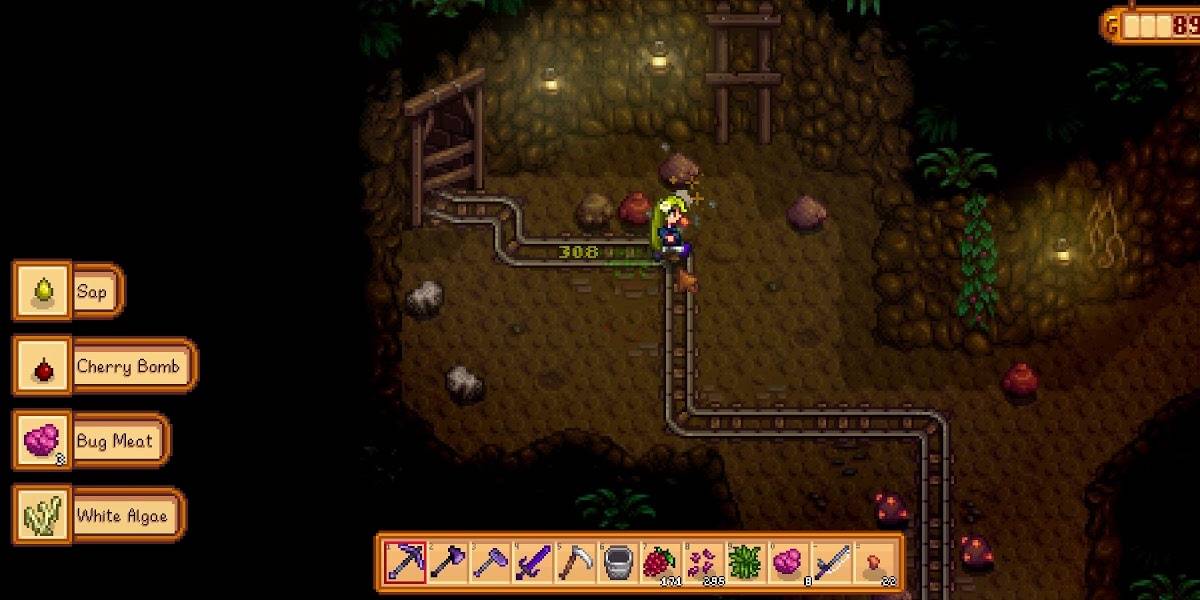Select the green fiber slot
1200x600 pixels.
pyautogui.click(x=745, y=562)
